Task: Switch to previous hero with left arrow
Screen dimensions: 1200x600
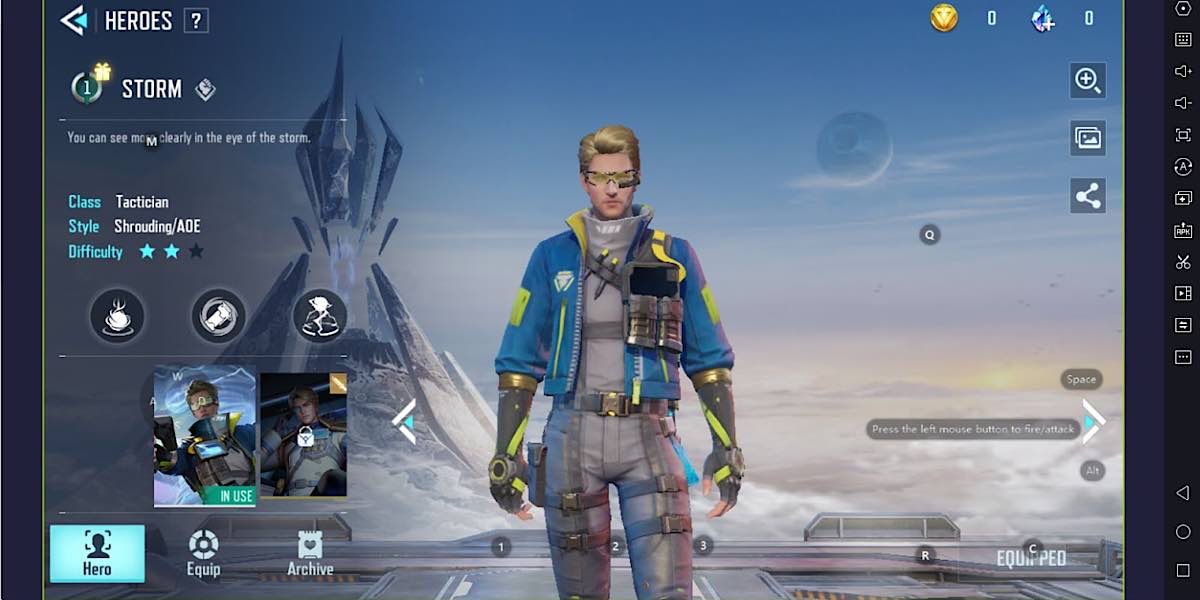Action: point(404,422)
